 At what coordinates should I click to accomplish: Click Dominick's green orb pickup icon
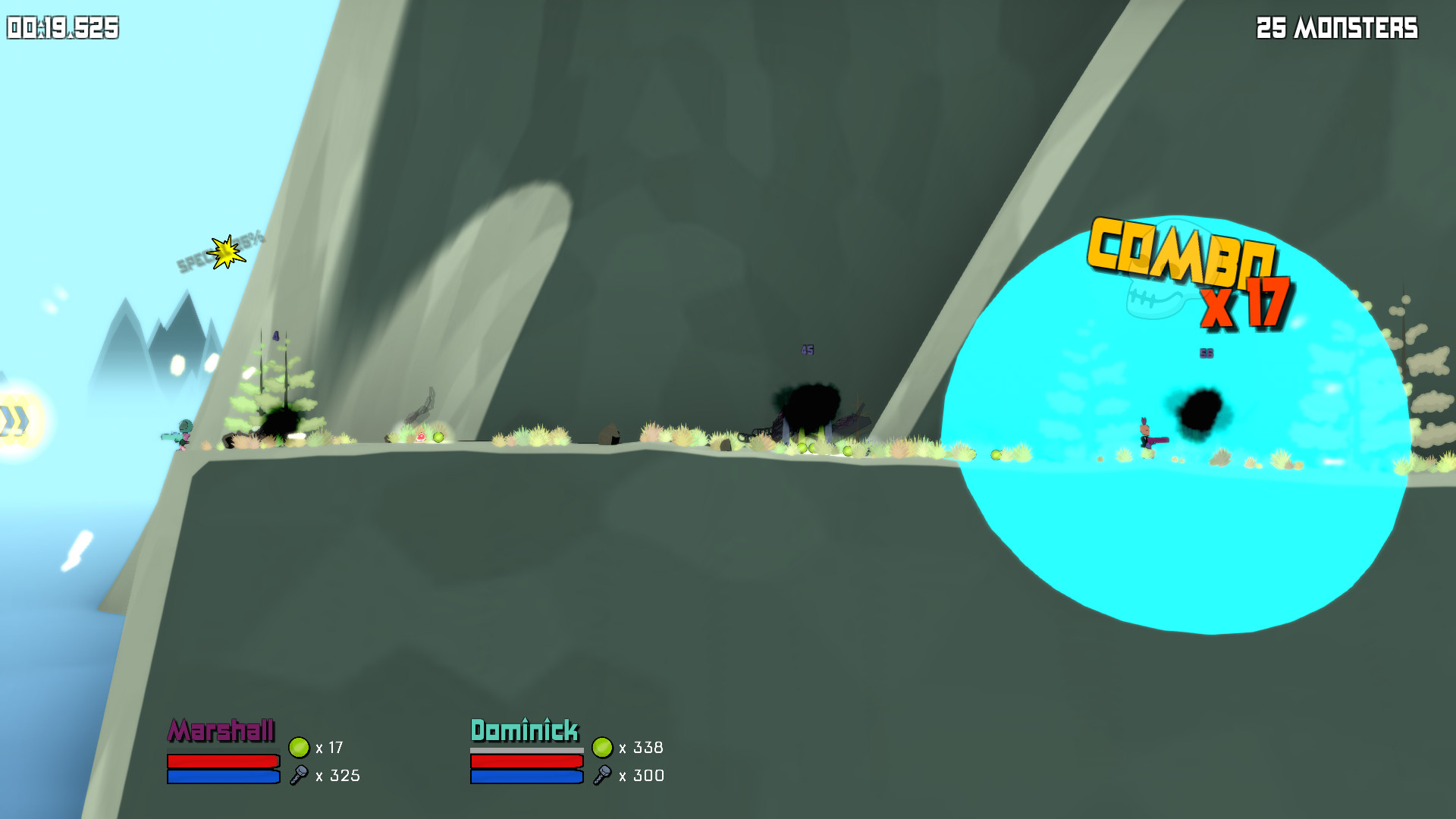[603, 747]
